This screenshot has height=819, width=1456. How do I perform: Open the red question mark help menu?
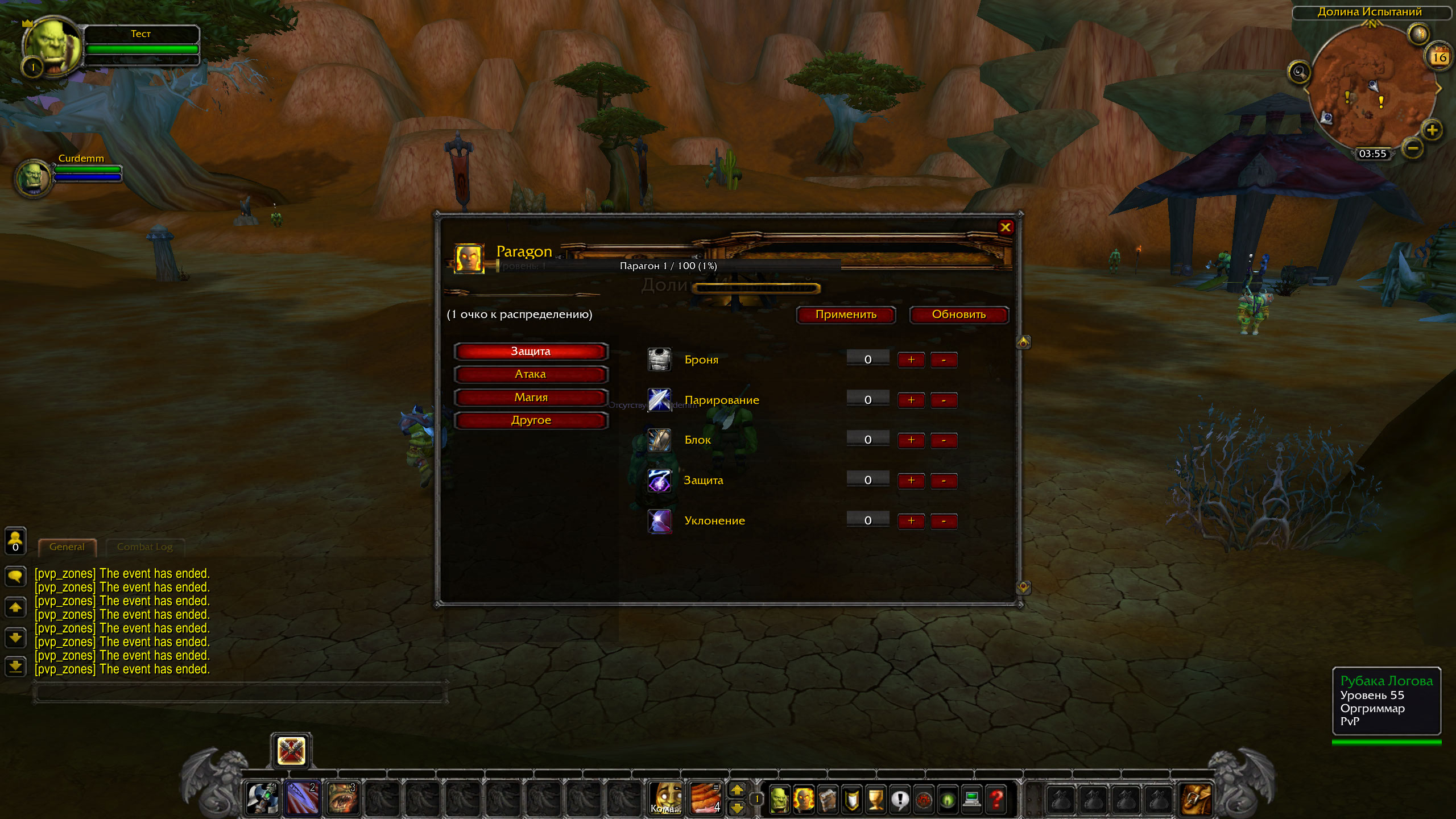click(x=996, y=799)
